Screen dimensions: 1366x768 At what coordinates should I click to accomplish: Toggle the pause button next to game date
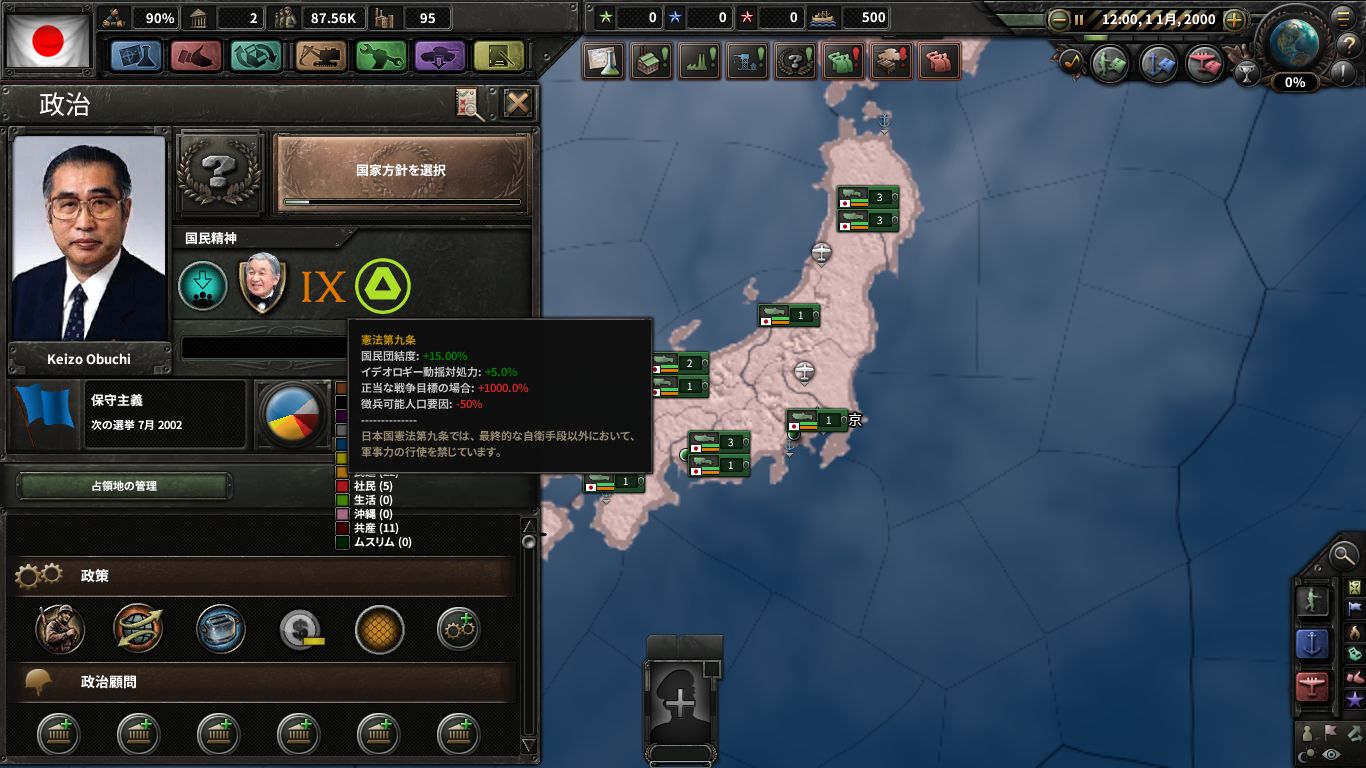pos(1079,20)
